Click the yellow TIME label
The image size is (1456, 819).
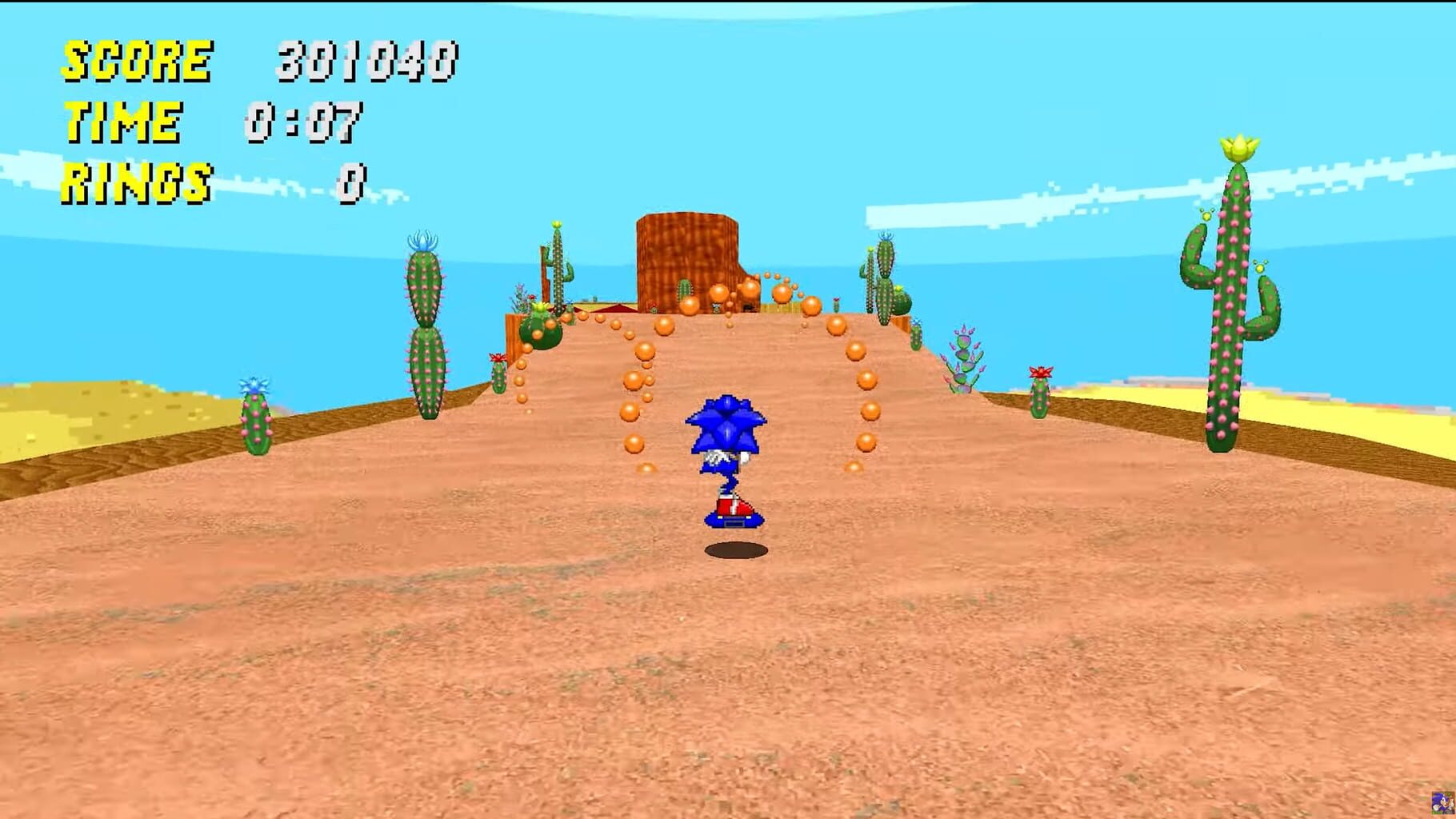click(x=120, y=122)
